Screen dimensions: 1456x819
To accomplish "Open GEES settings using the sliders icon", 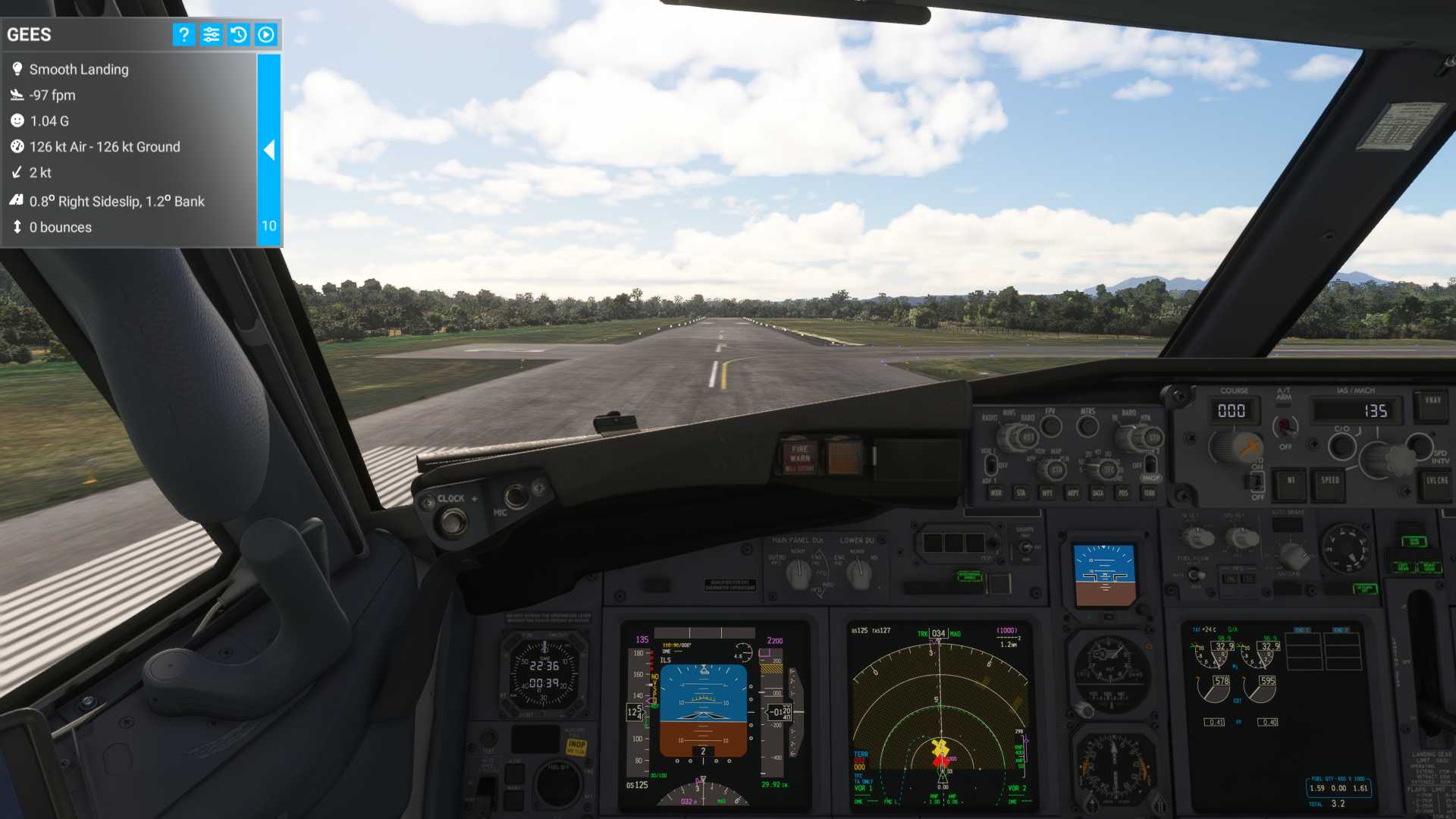I will pos(210,34).
